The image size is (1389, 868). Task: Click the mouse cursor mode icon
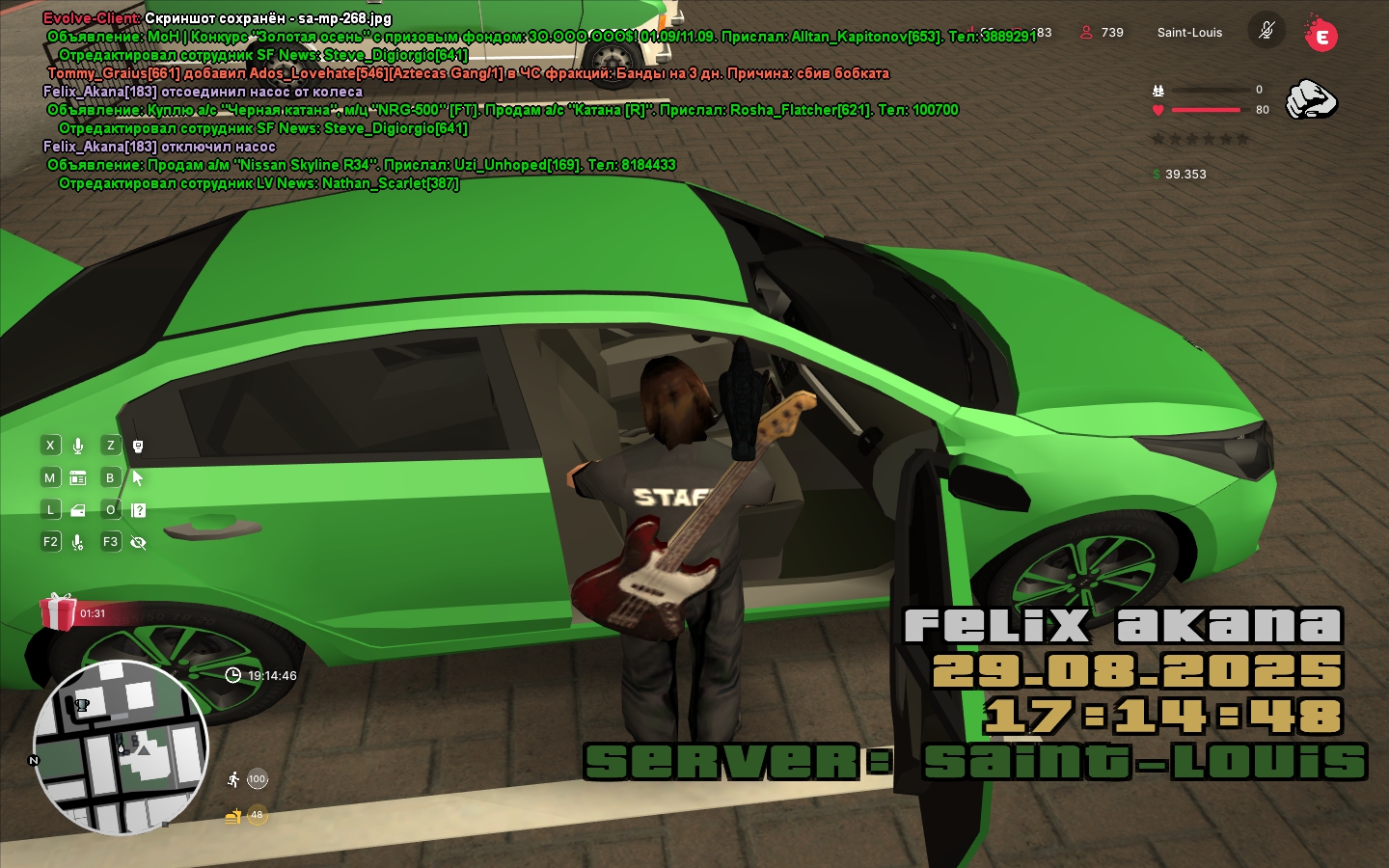point(138,477)
